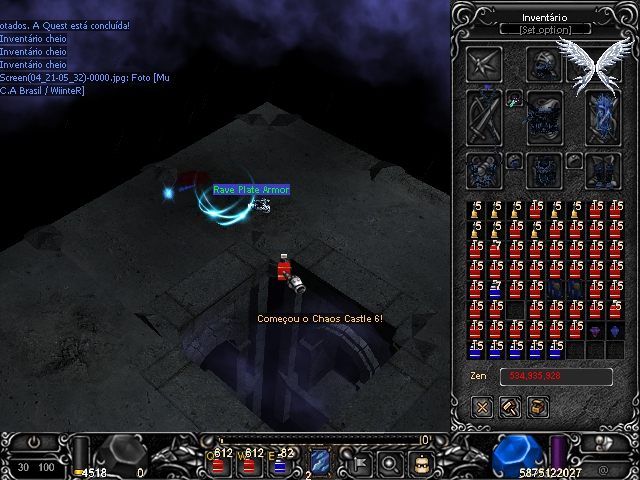The width and height of the screenshot is (640, 480).
Task: Select the equipped gloves slot
Action: [x=485, y=169]
